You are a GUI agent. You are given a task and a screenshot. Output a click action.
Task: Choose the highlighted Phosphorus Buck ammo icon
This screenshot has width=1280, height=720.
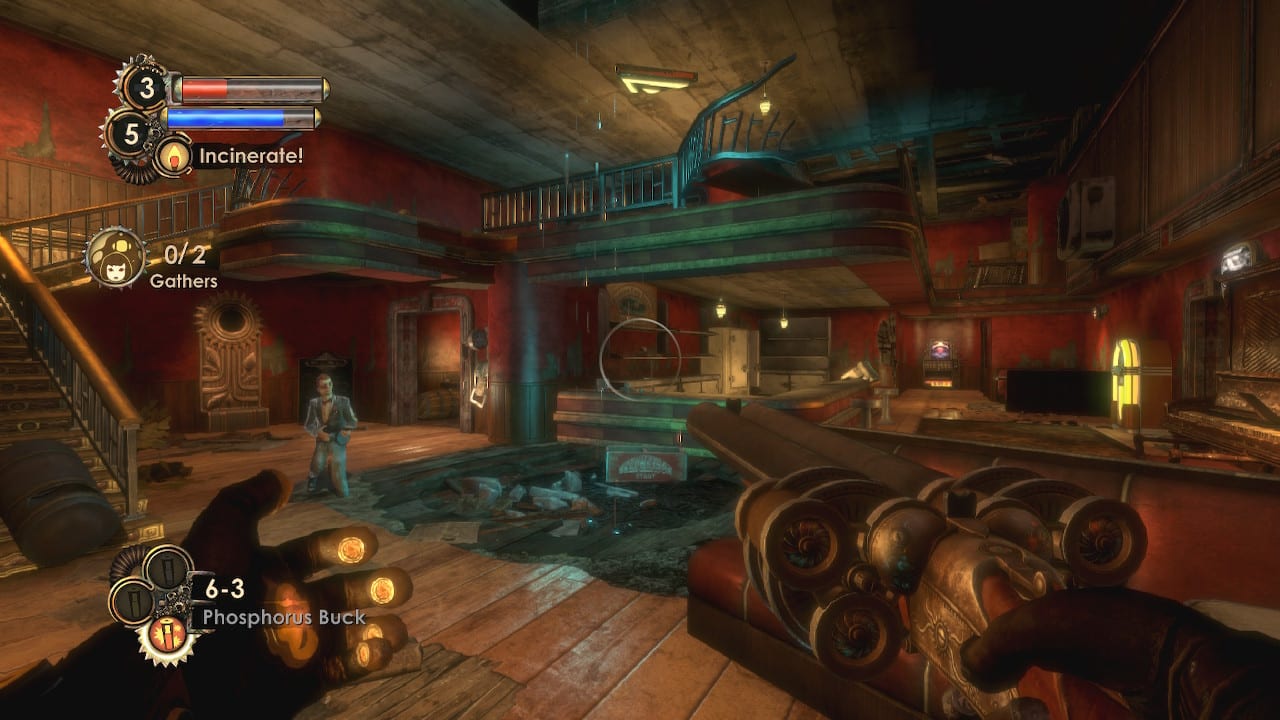[x=167, y=632]
